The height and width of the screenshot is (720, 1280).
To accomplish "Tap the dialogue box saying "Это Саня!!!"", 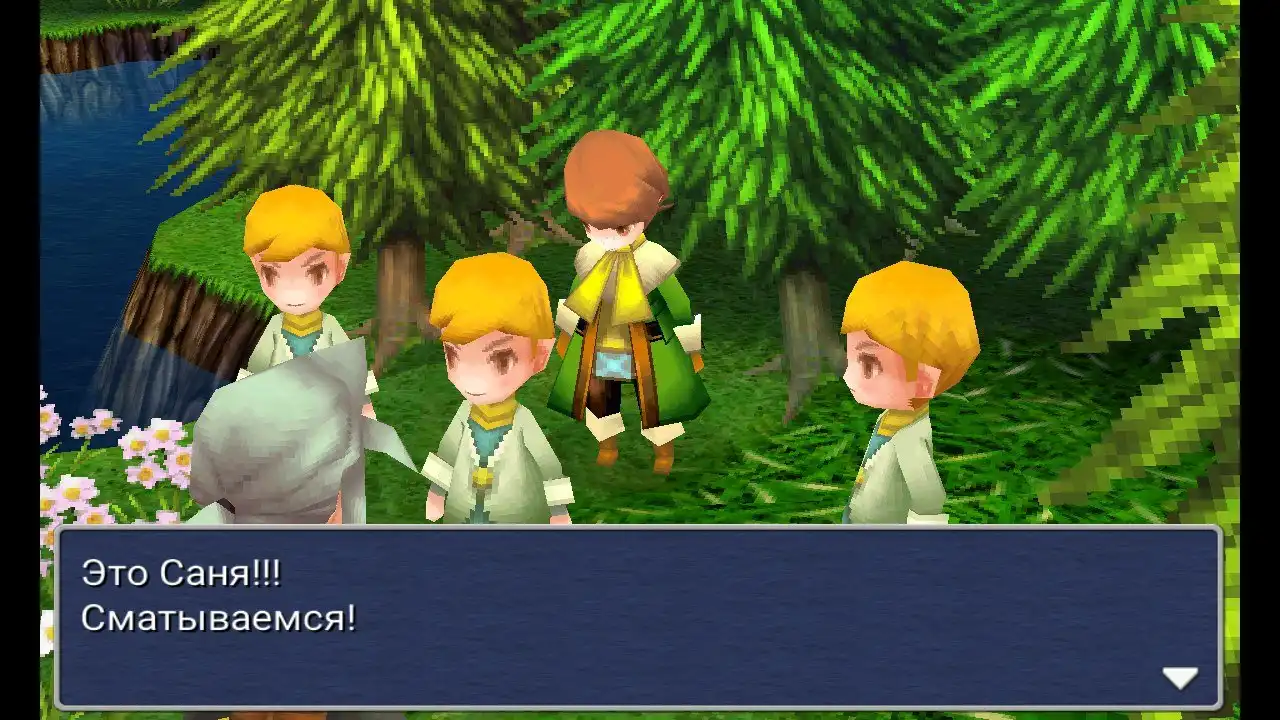I will 638,617.
